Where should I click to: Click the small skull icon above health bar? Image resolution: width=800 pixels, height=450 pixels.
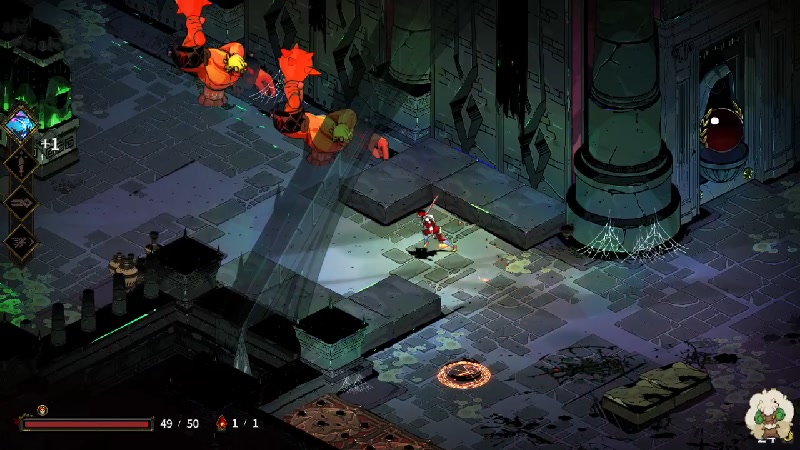[x=42, y=409]
